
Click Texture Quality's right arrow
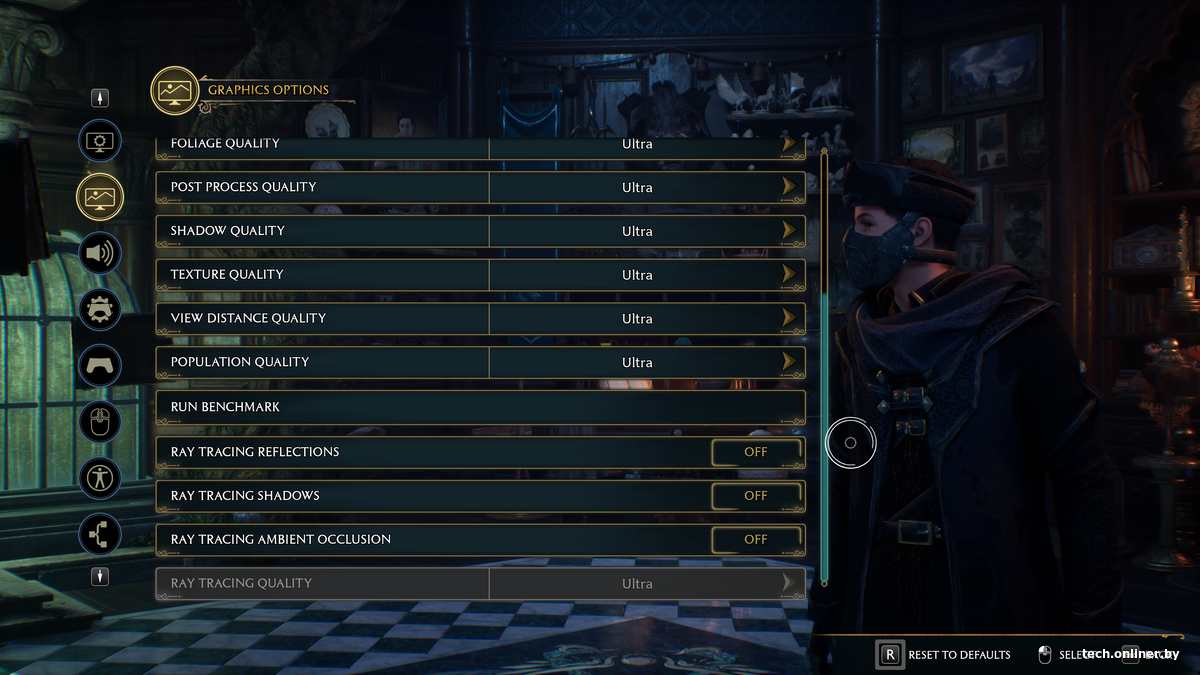(789, 275)
